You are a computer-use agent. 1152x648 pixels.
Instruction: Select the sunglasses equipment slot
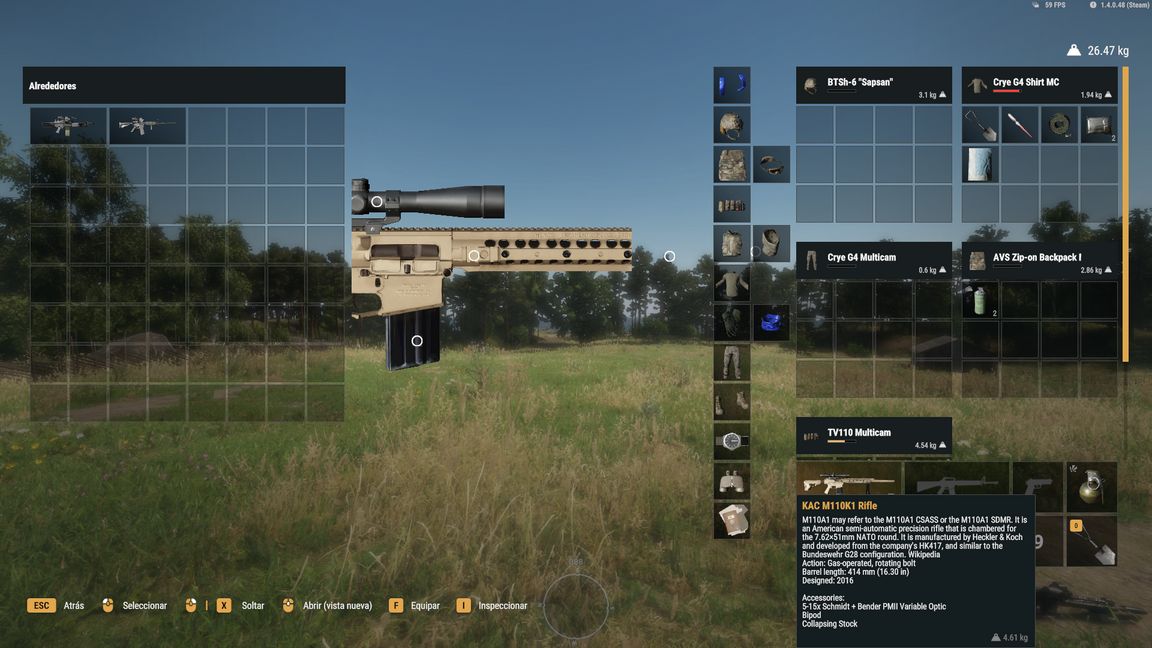(771, 165)
